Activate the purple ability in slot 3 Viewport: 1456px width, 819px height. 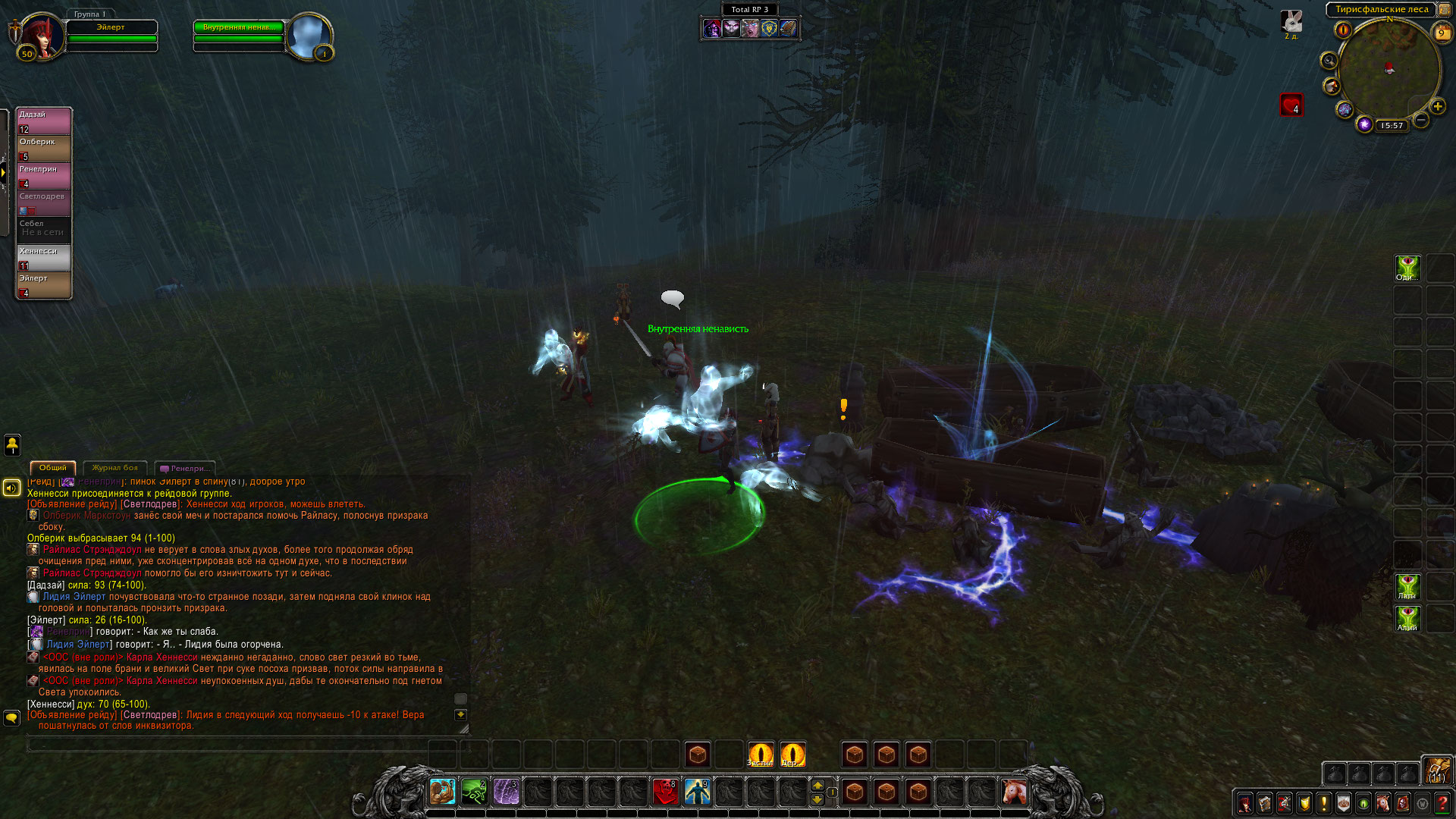tap(506, 792)
